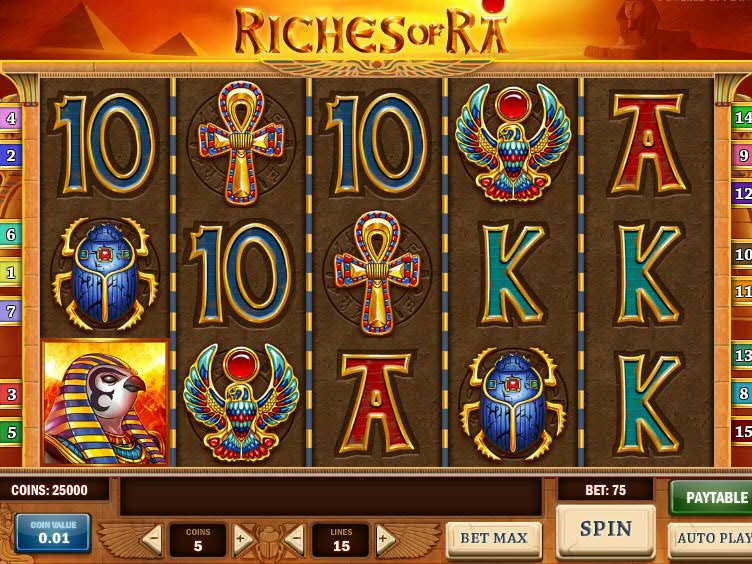Place the maximum bet with Bet Max

pyautogui.click(x=493, y=538)
